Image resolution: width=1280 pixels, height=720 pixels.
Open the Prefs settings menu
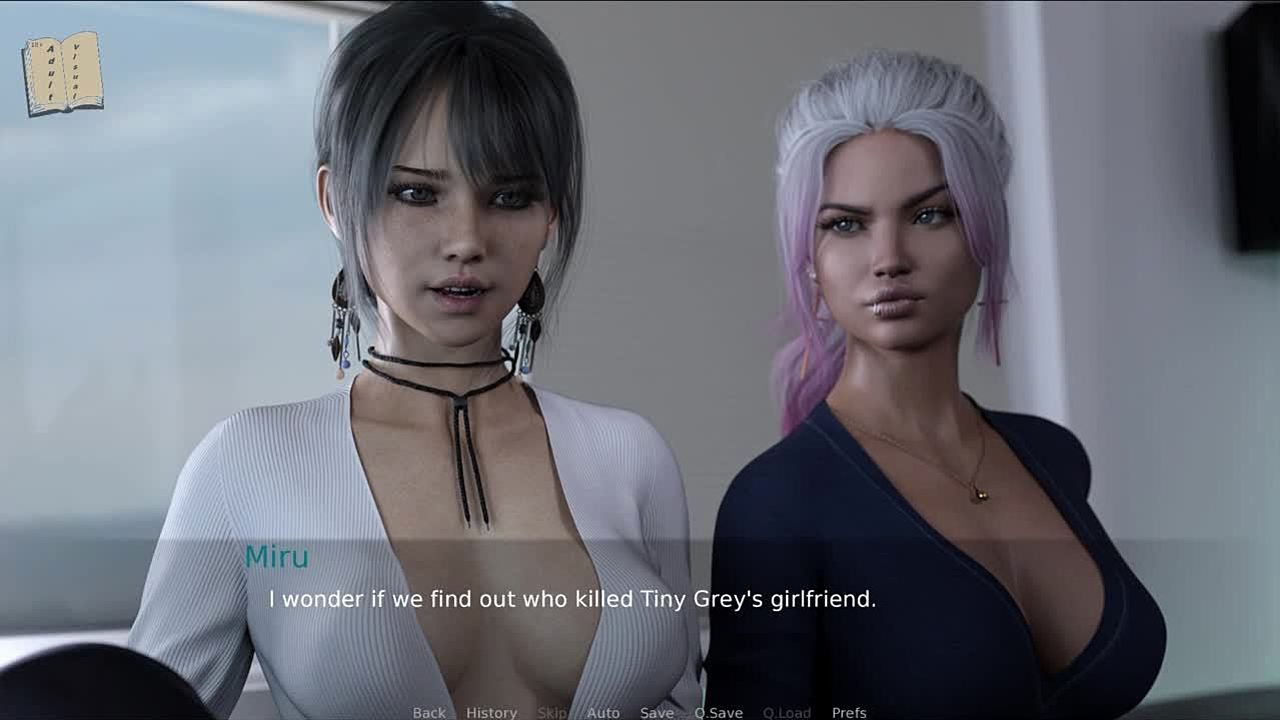click(x=849, y=712)
